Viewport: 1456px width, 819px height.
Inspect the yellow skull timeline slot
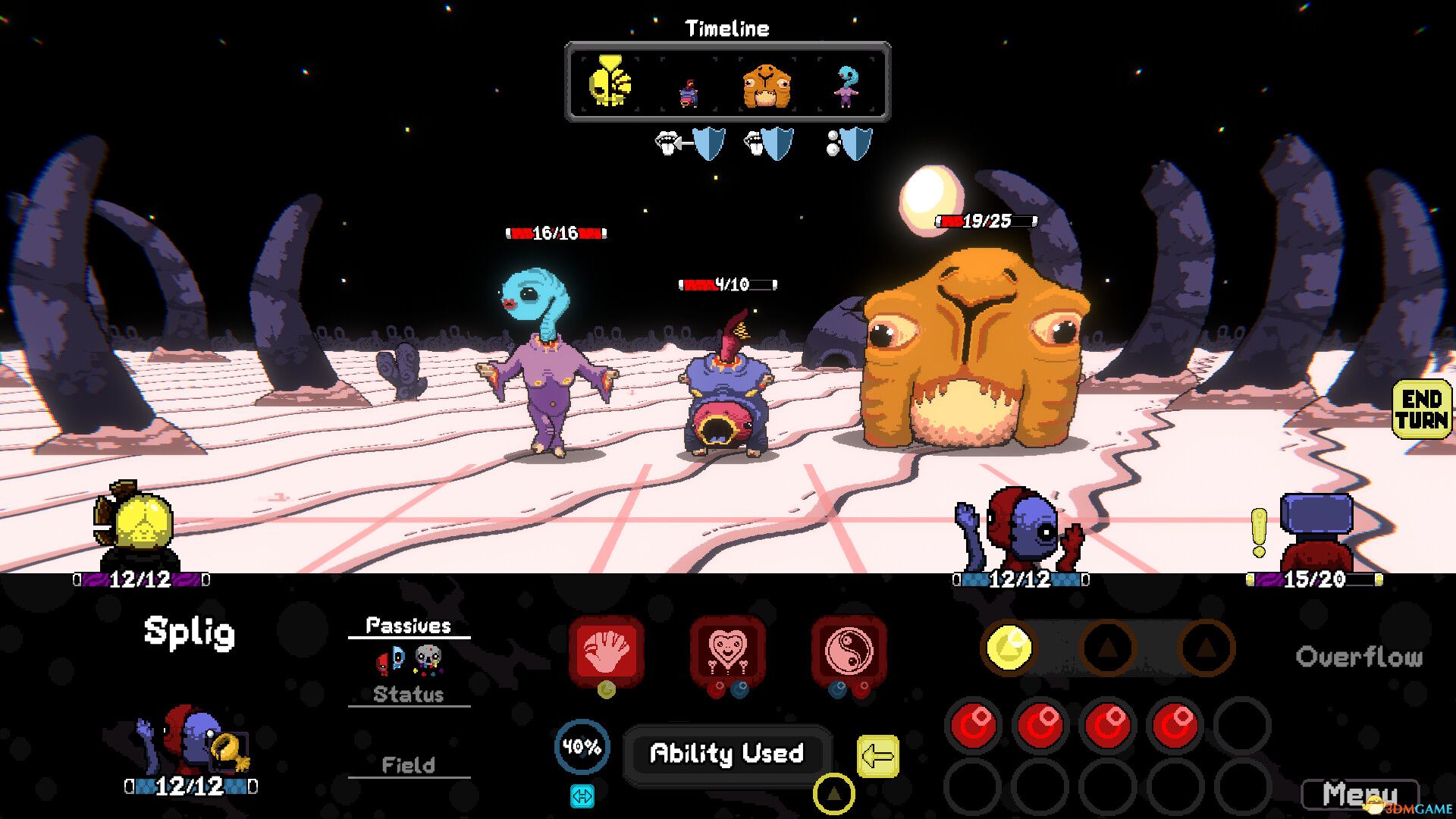click(x=610, y=82)
